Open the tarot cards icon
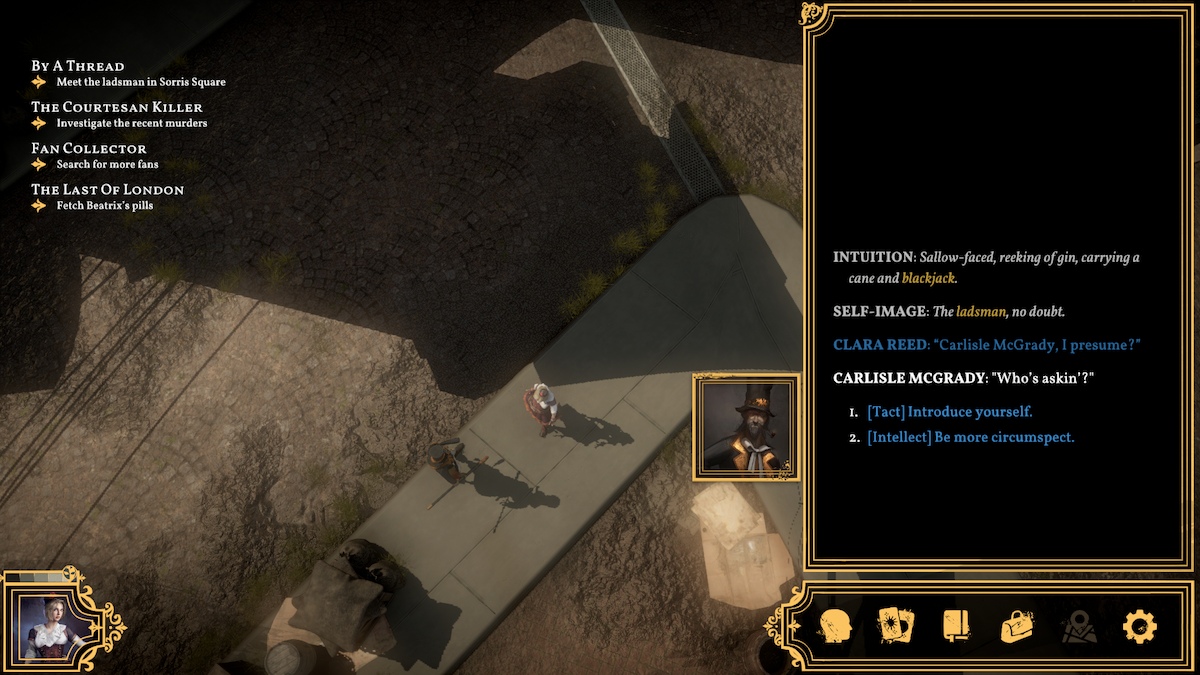1200x675 pixels. (x=895, y=627)
